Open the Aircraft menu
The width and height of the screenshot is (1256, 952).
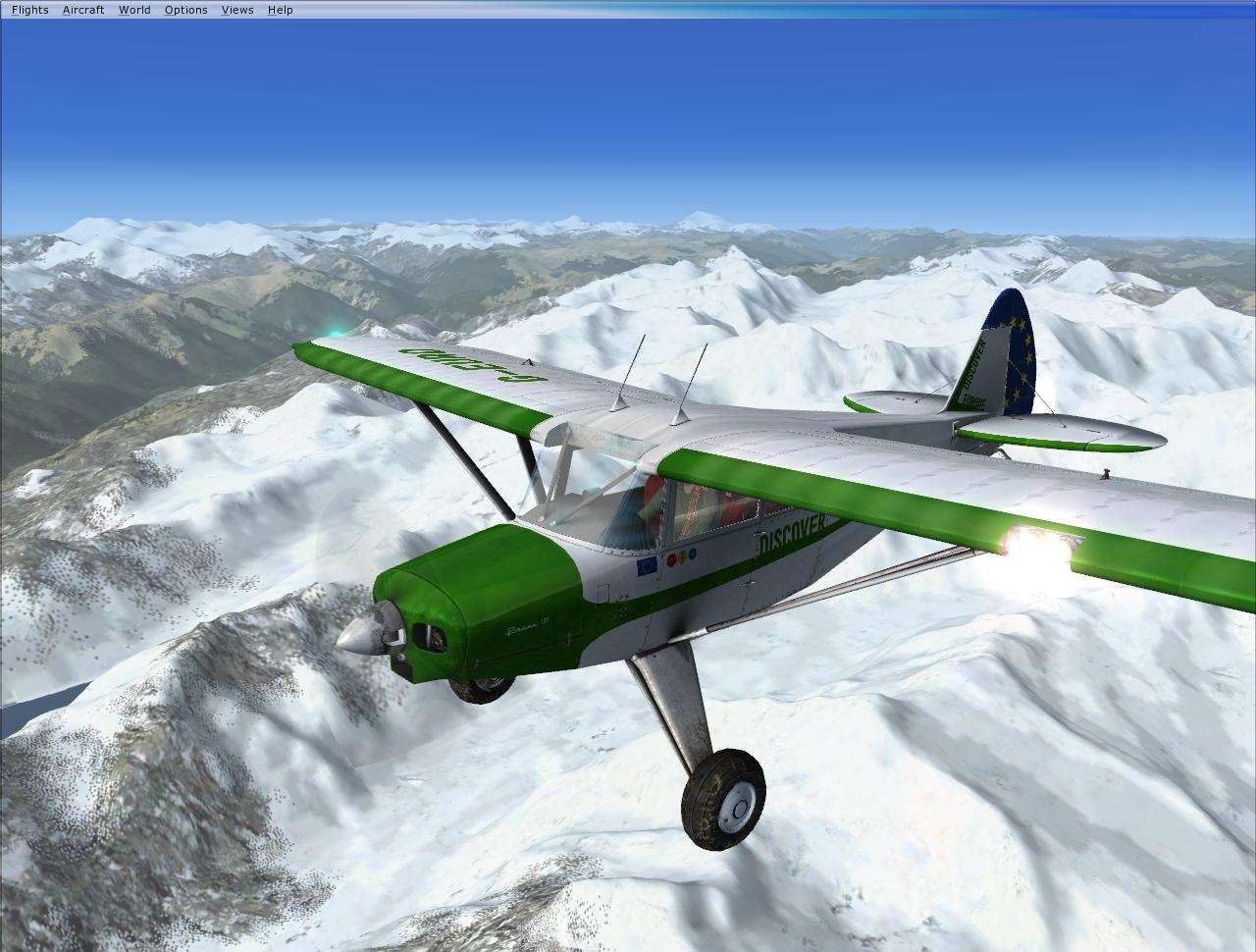[x=83, y=9]
